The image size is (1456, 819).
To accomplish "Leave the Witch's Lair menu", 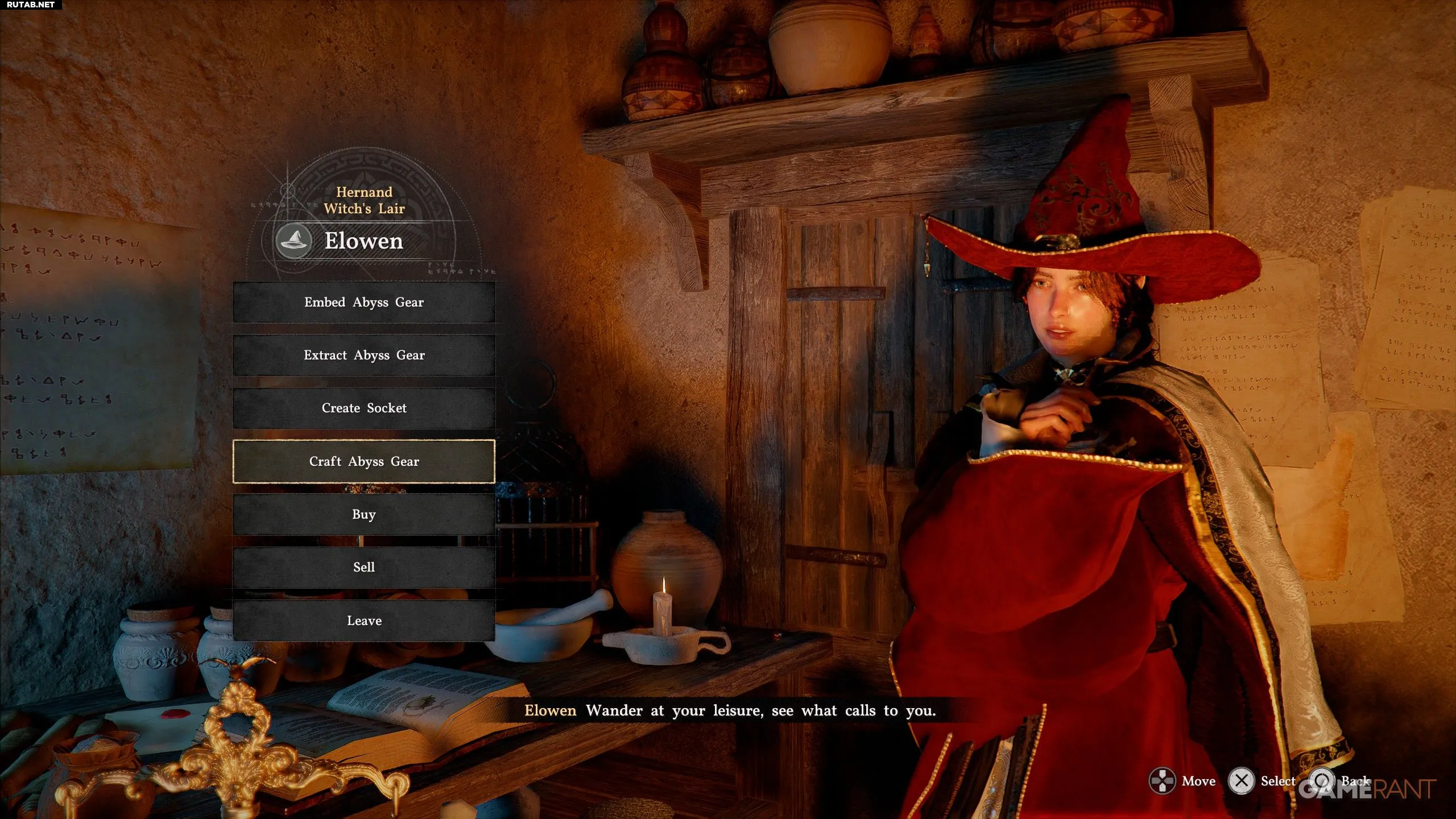I will pyautogui.click(x=364, y=621).
